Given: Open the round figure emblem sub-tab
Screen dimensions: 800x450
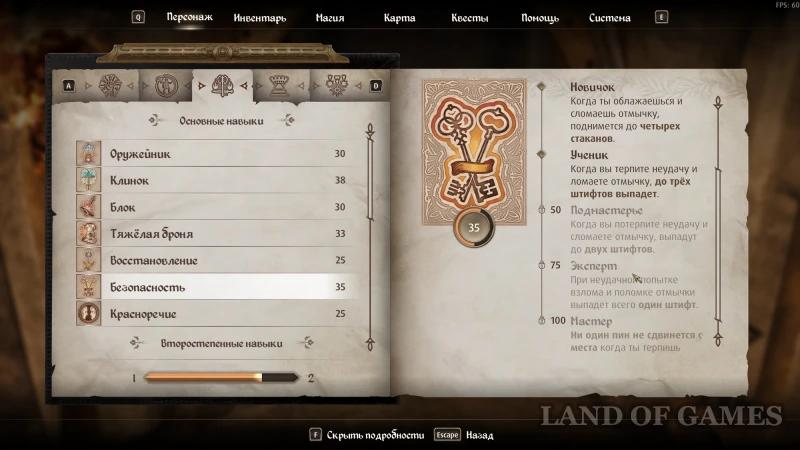Looking at the screenshot, I should click(164, 85).
